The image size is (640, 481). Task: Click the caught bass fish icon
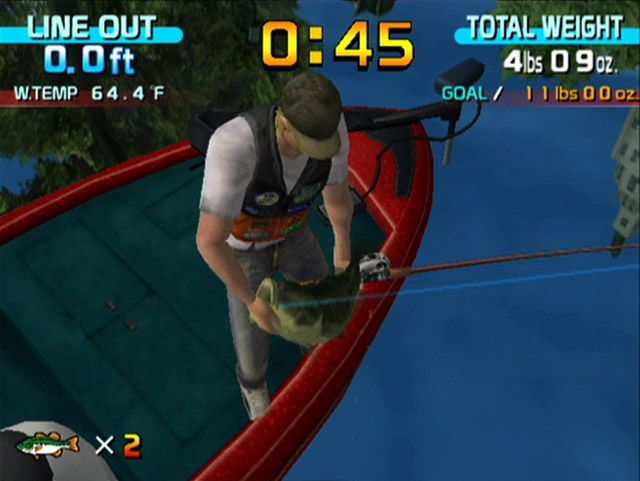[47, 445]
